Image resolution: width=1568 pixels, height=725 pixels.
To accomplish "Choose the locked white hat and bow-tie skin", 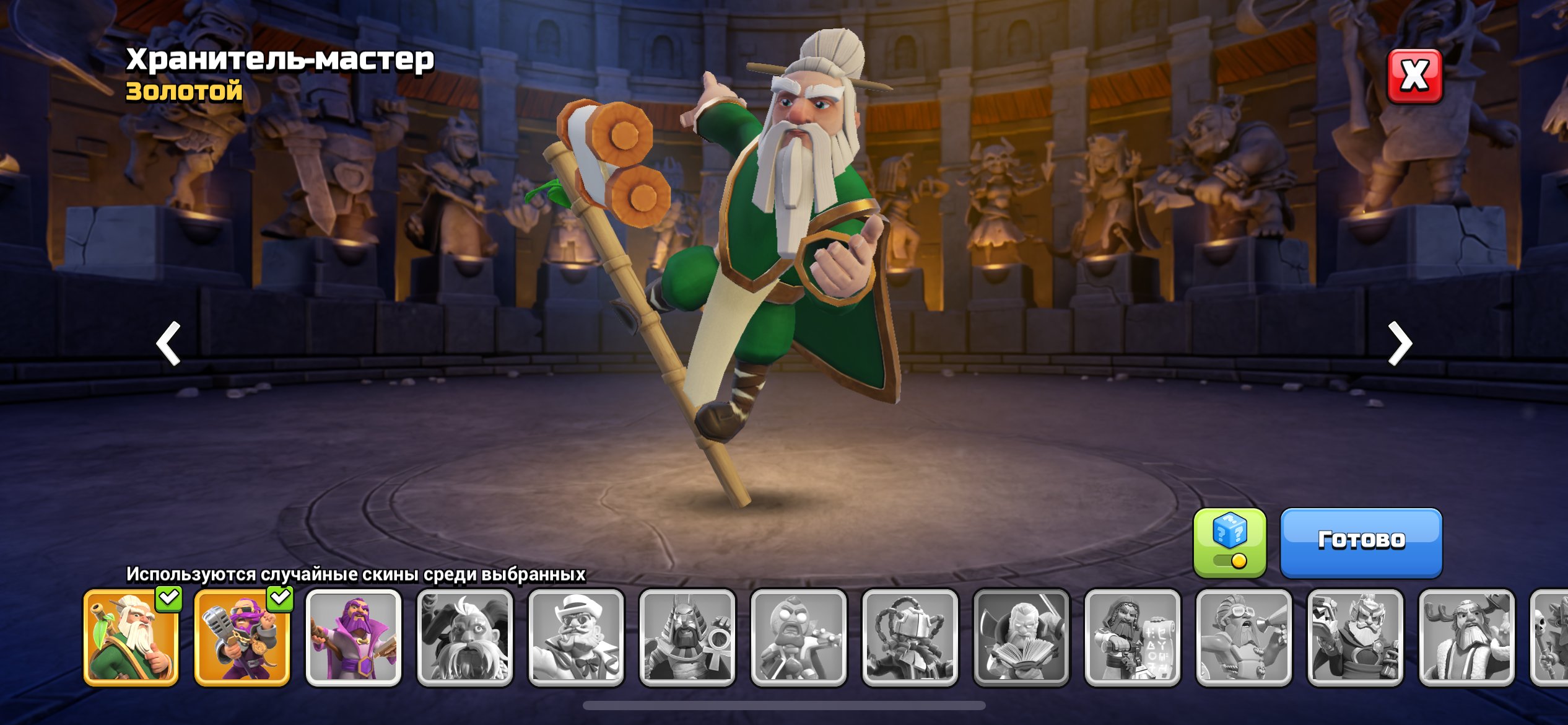I will [x=576, y=638].
